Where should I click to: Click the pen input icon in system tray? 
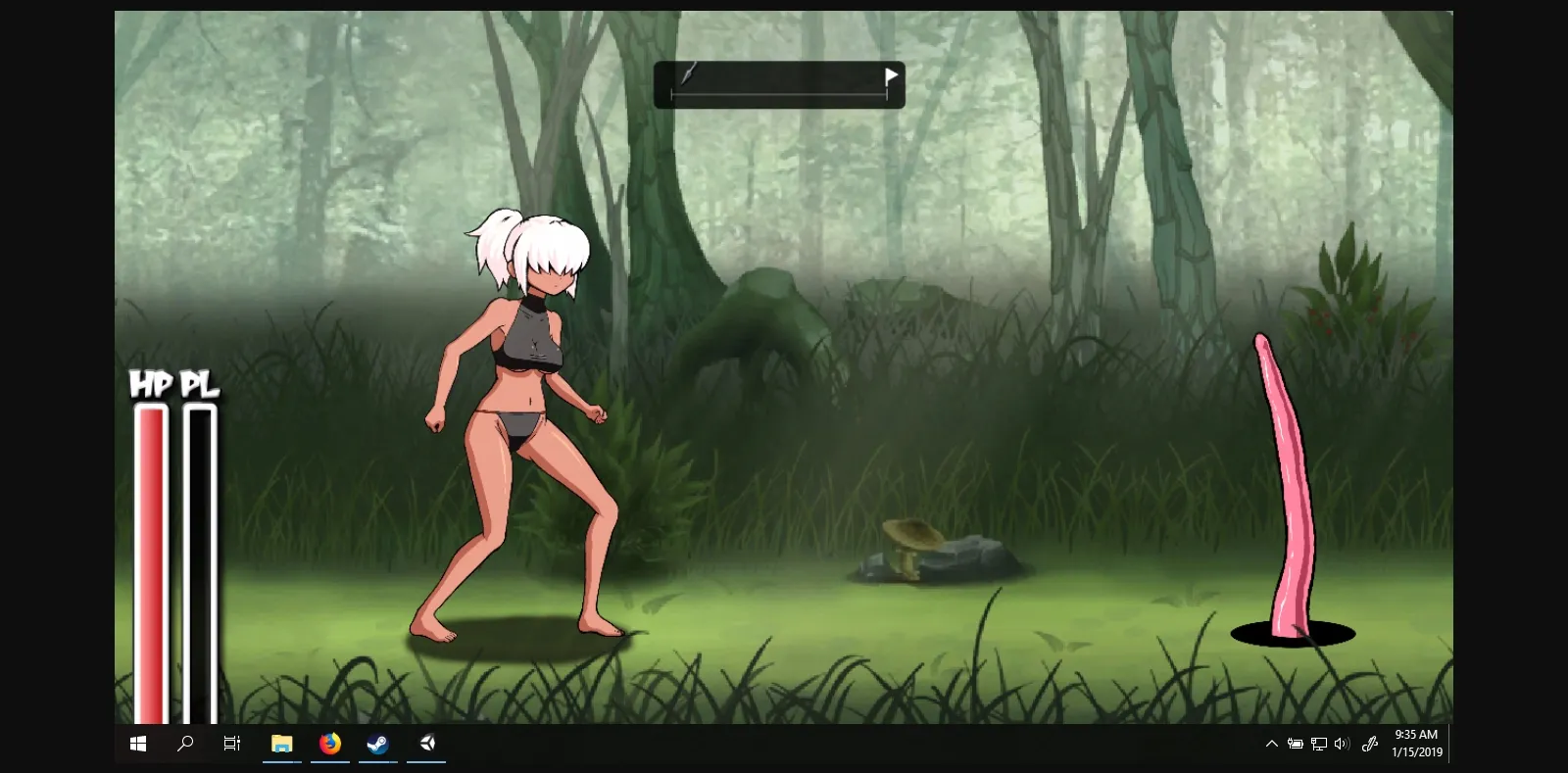pos(1369,744)
